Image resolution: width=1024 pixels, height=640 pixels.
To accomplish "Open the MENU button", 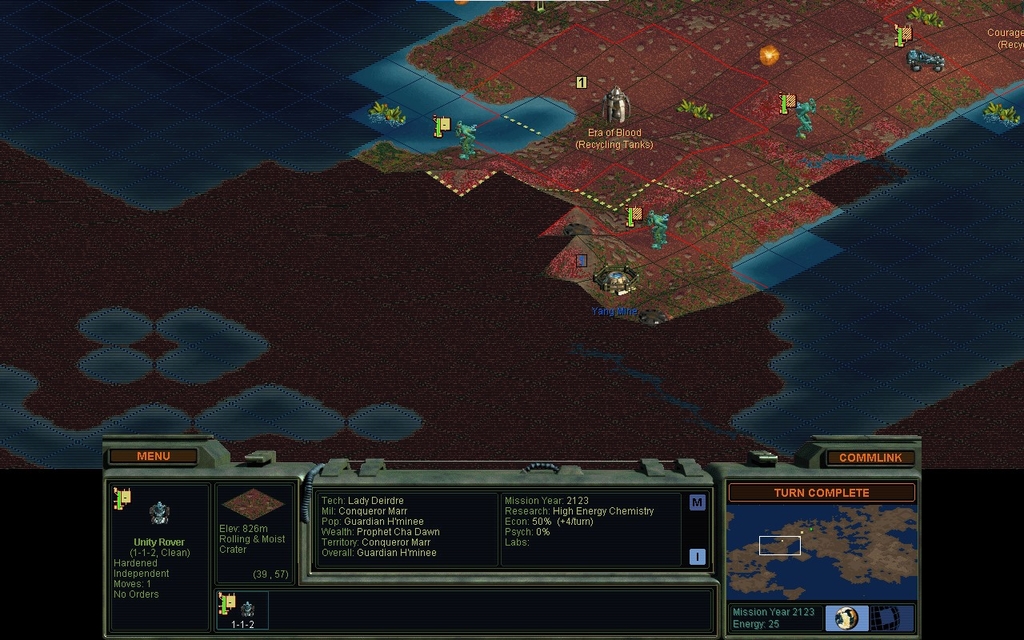I will (153, 457).
